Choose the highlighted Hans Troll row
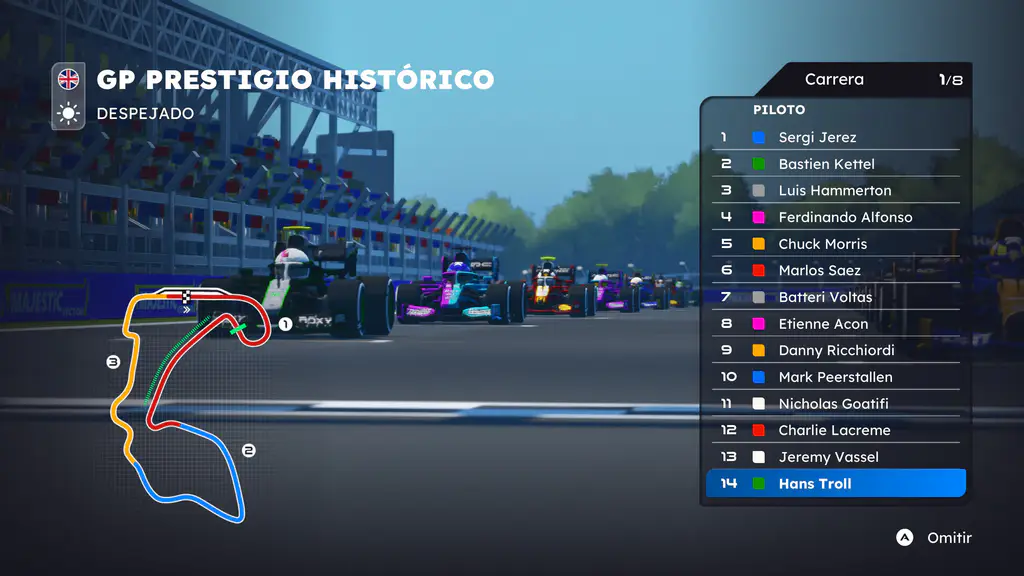The height and width of the screenshot is (576, 1024). tap(836, 484)
